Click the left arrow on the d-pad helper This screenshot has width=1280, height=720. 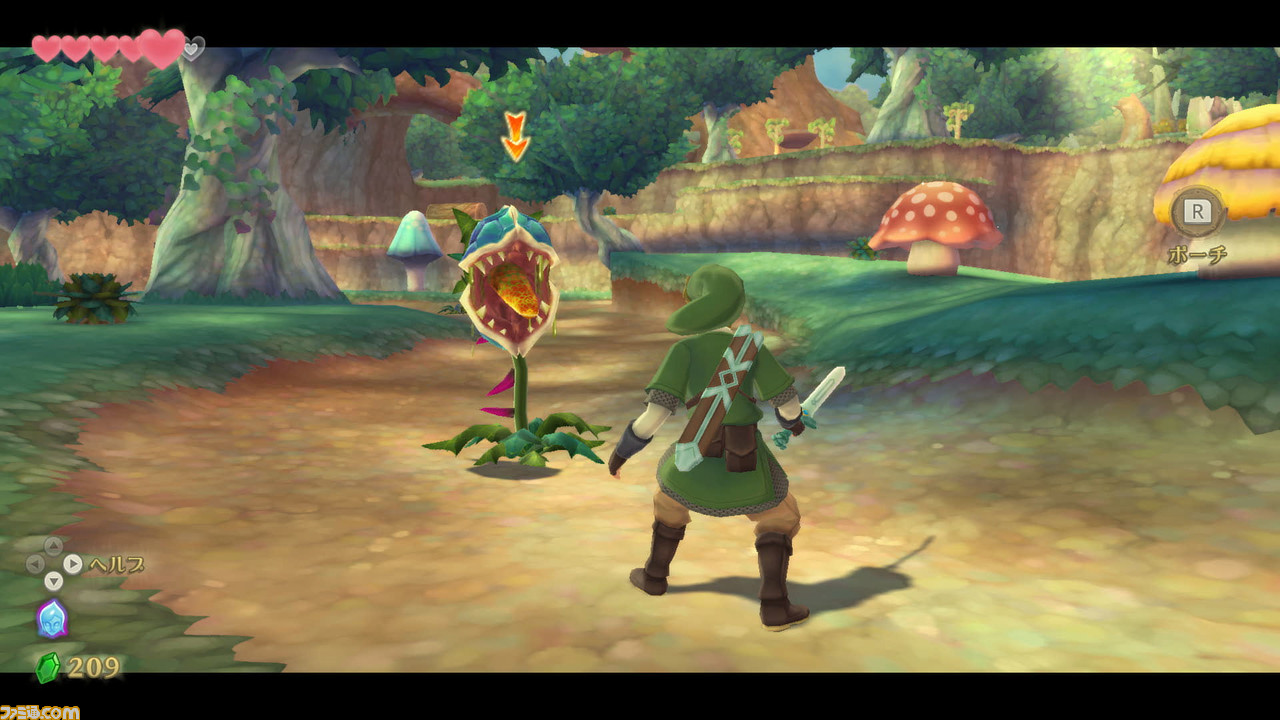click(x=35, y=563)
